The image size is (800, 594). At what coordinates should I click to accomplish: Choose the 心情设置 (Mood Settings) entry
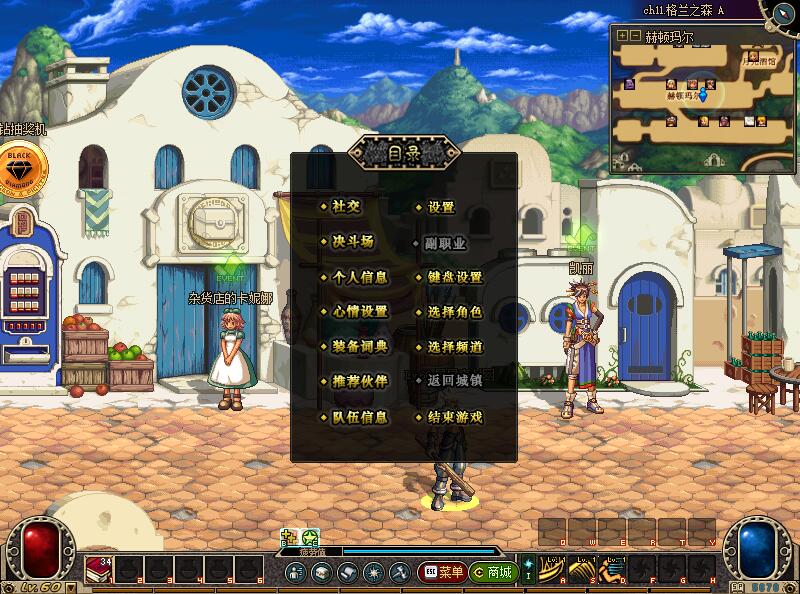(359, 312)
